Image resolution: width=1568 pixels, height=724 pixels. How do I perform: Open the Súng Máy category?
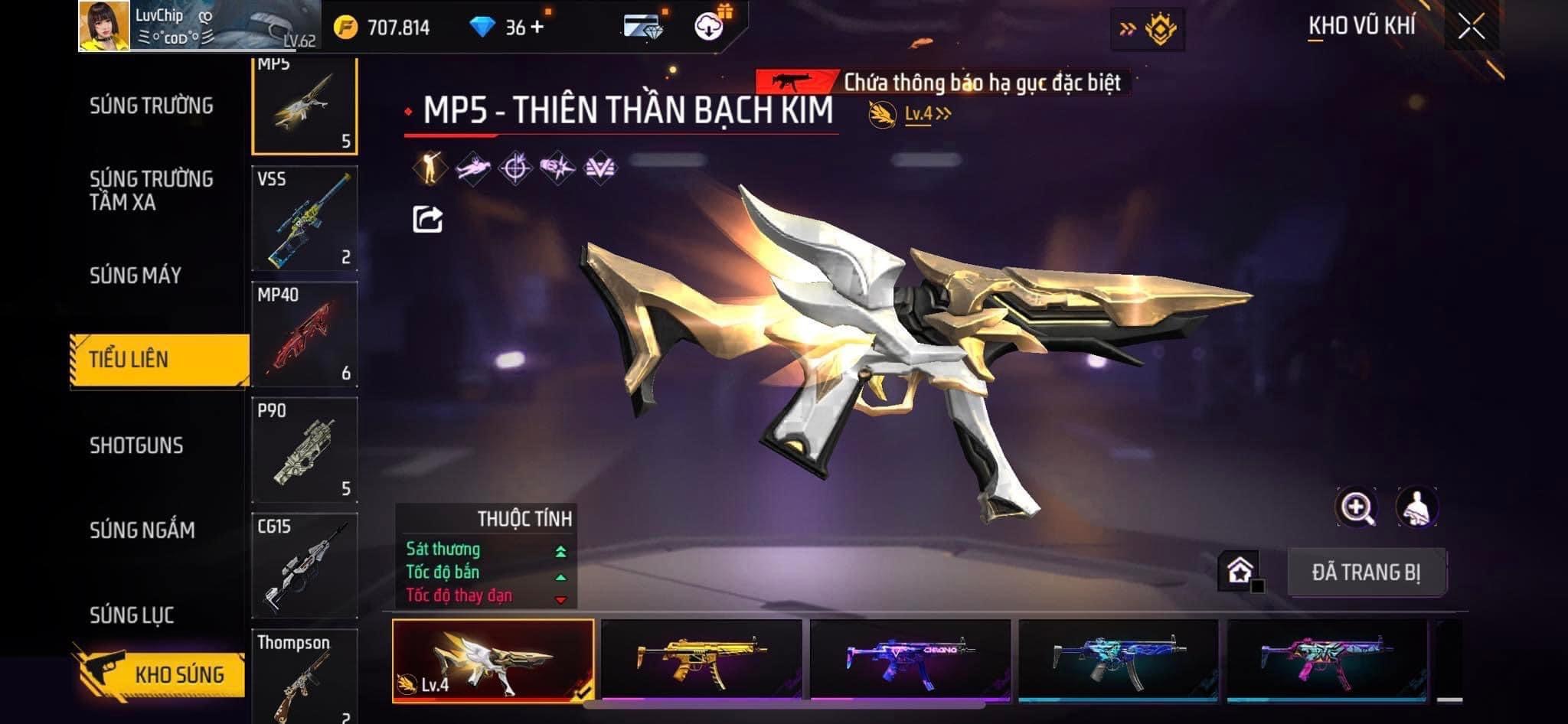pos(136,276)
